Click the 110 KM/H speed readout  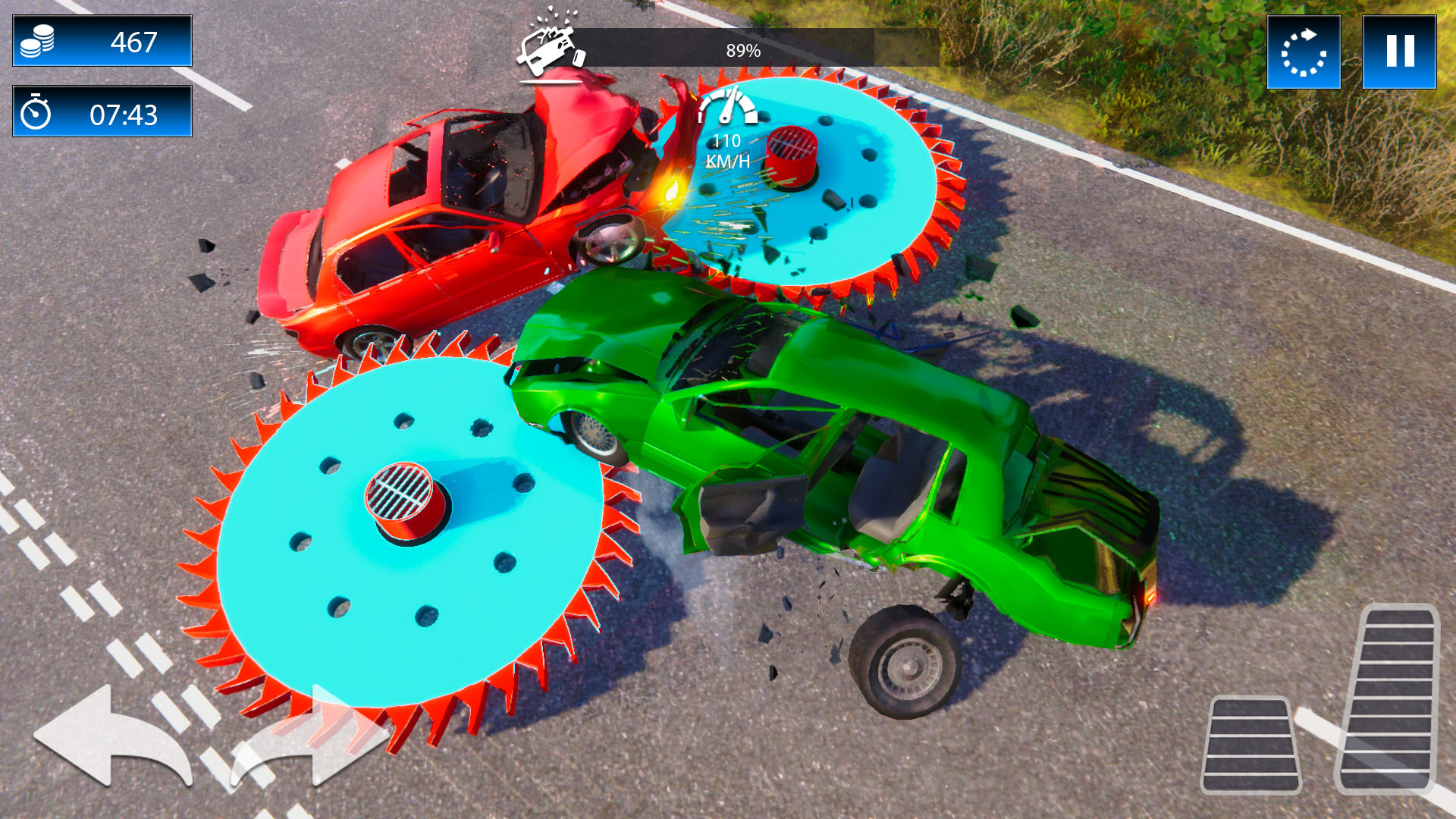pos(726,150)
